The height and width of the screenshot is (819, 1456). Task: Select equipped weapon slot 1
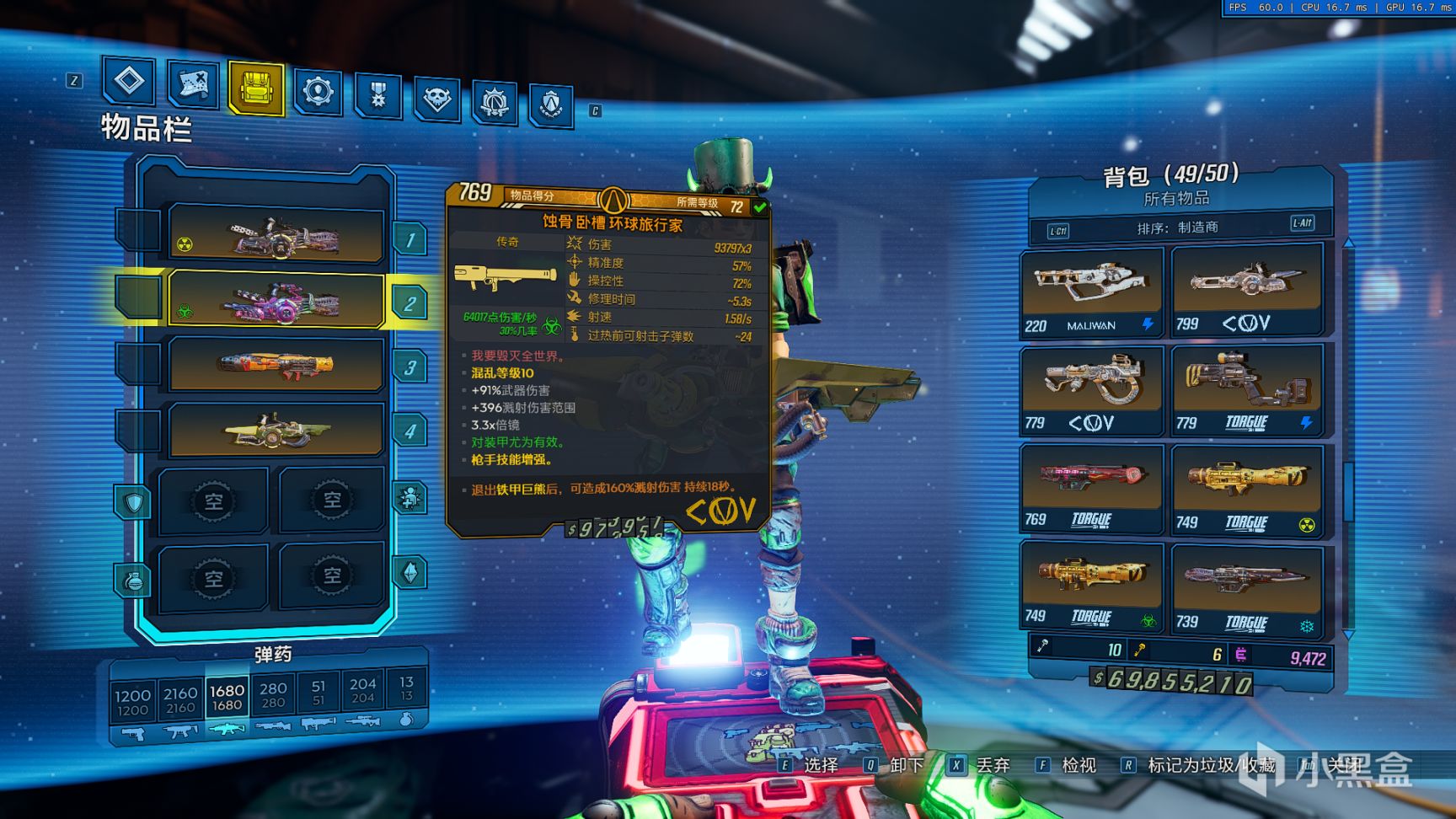276,235
